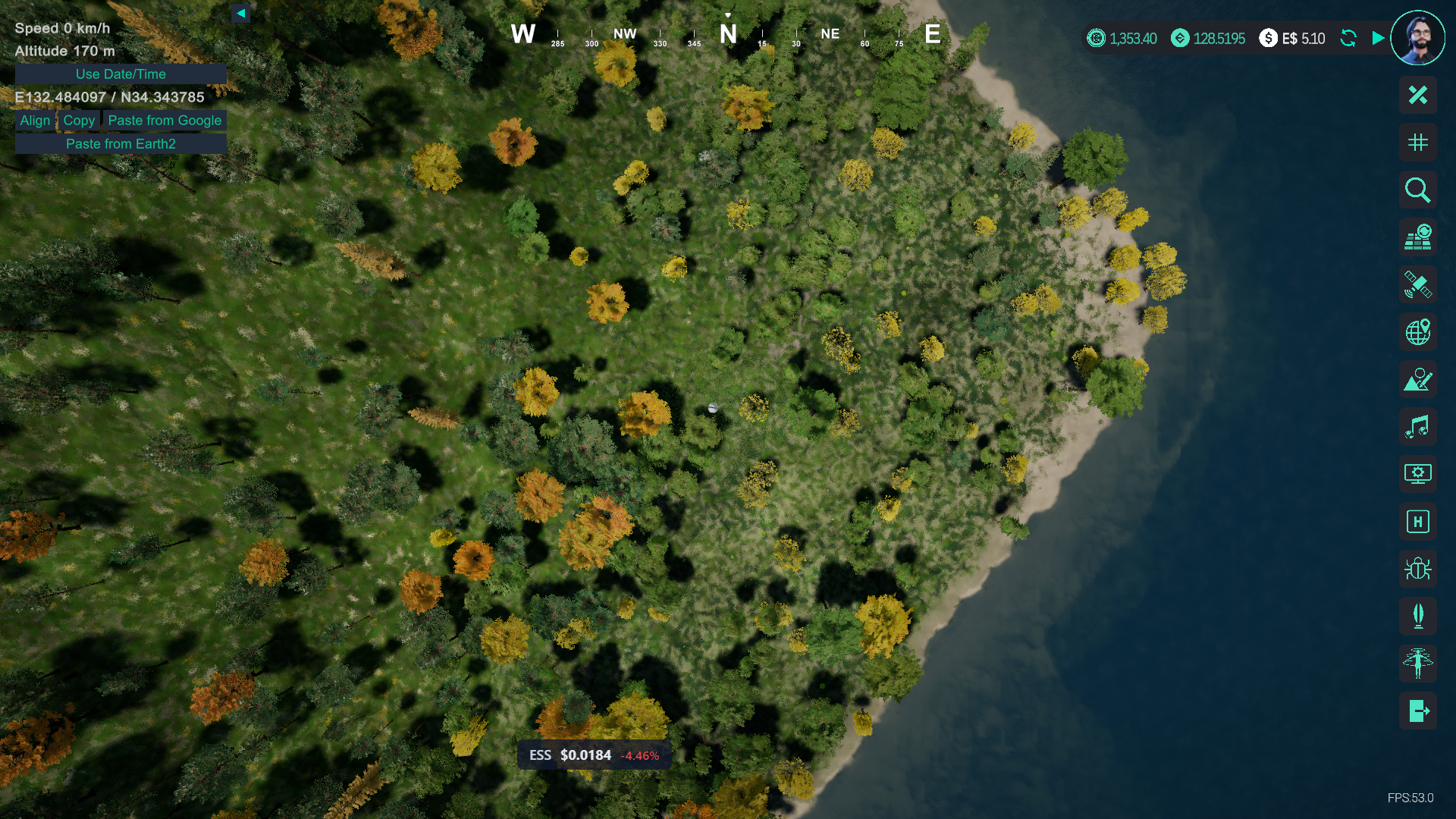
Task: Refresh balances with the circular arrows icon
Action: click(x=1348, y=38)
